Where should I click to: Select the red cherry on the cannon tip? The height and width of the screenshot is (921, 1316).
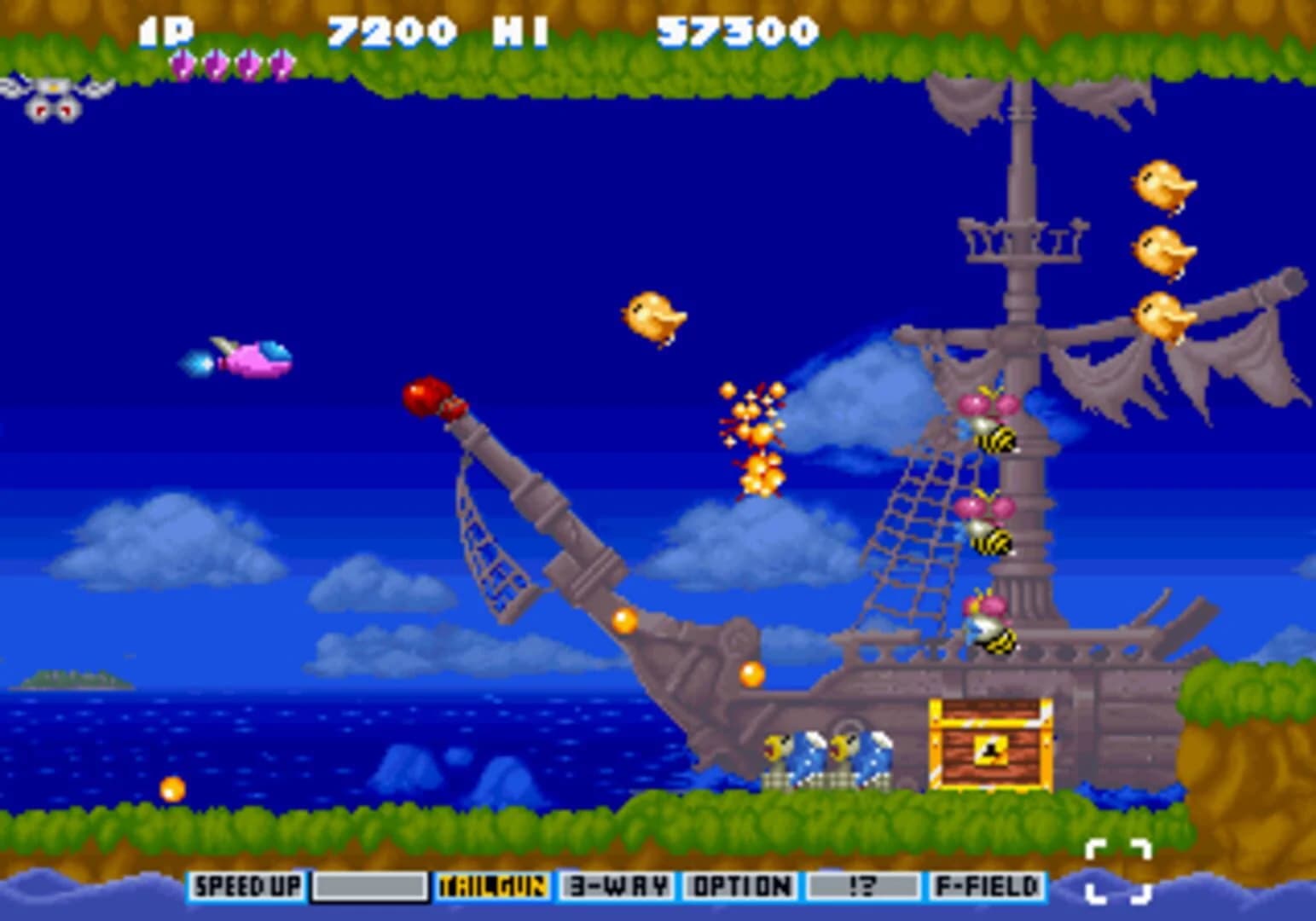click(x=426, y=395)
